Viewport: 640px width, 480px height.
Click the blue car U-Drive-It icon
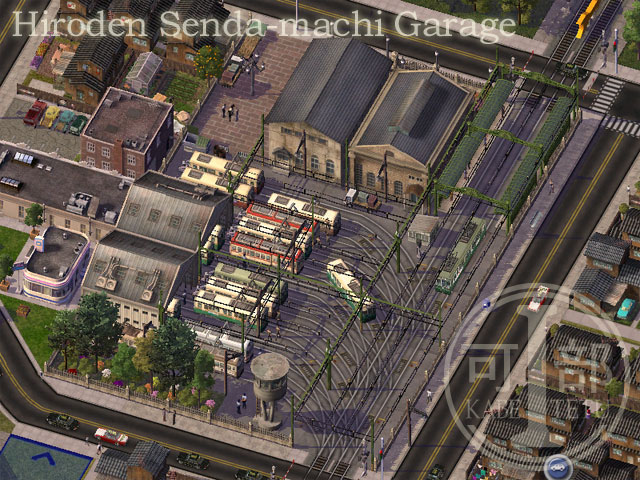pos(557,467)
